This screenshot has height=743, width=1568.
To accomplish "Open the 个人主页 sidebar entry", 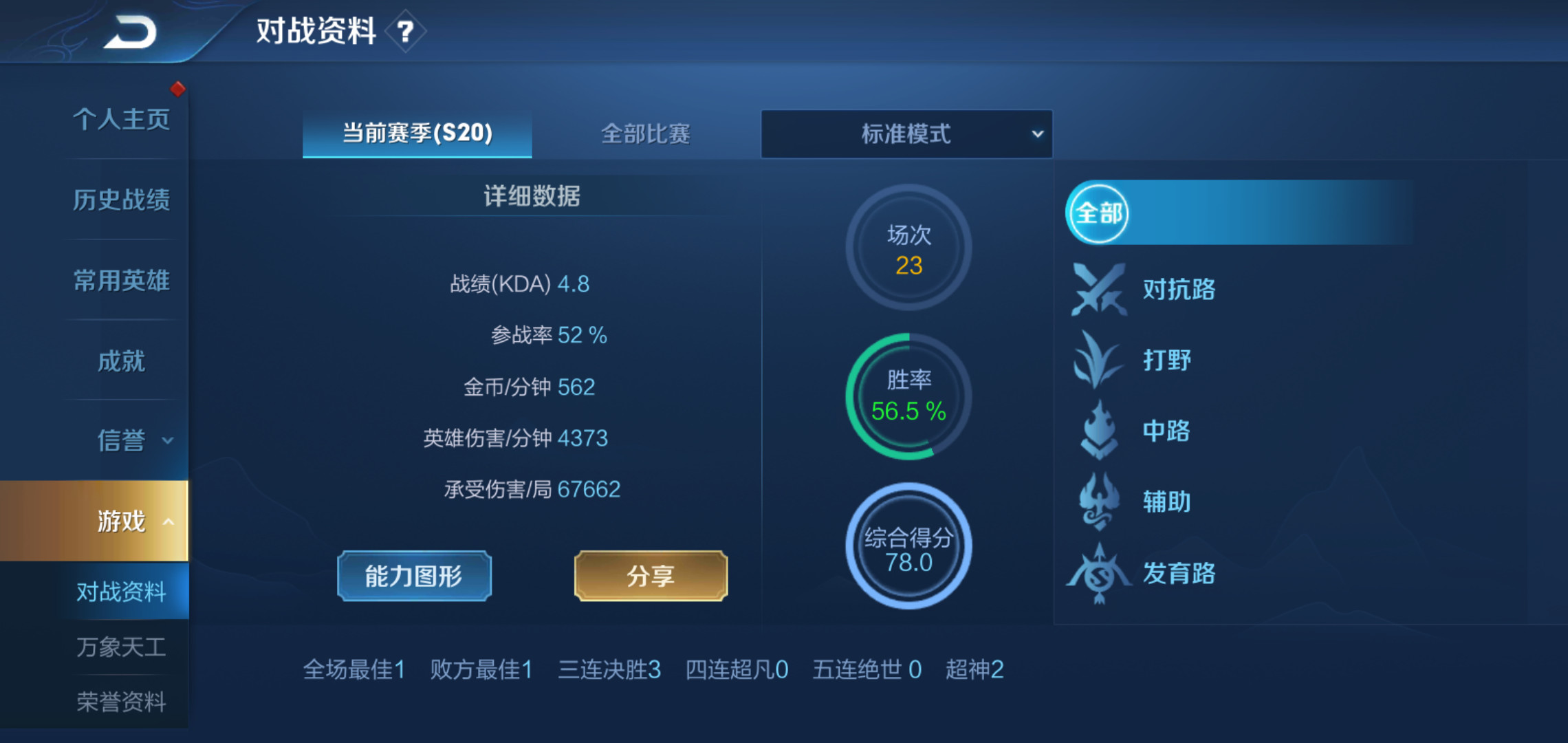I will (x=122, y=118).
